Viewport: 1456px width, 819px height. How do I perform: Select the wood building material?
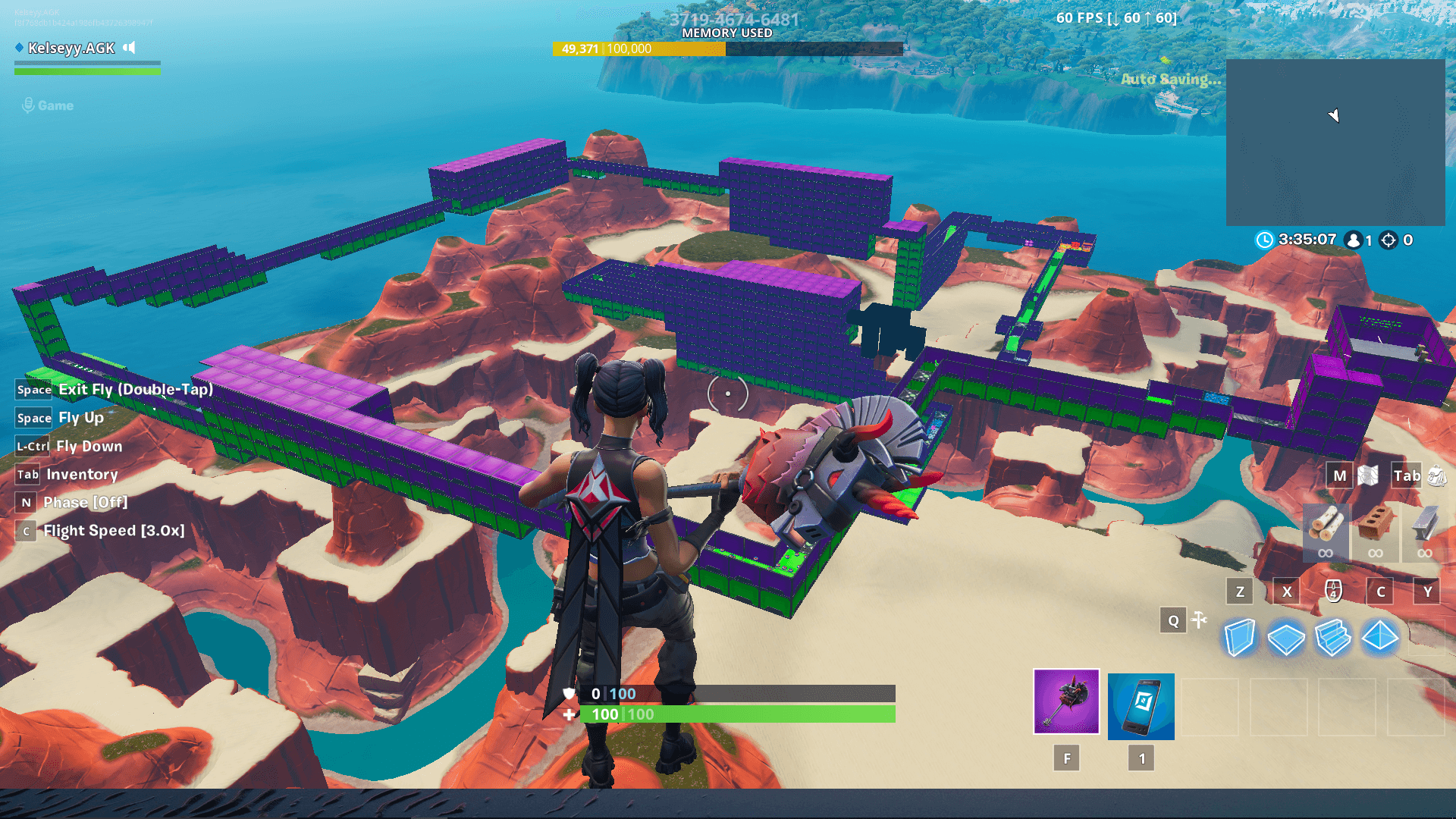point(1325,531)
